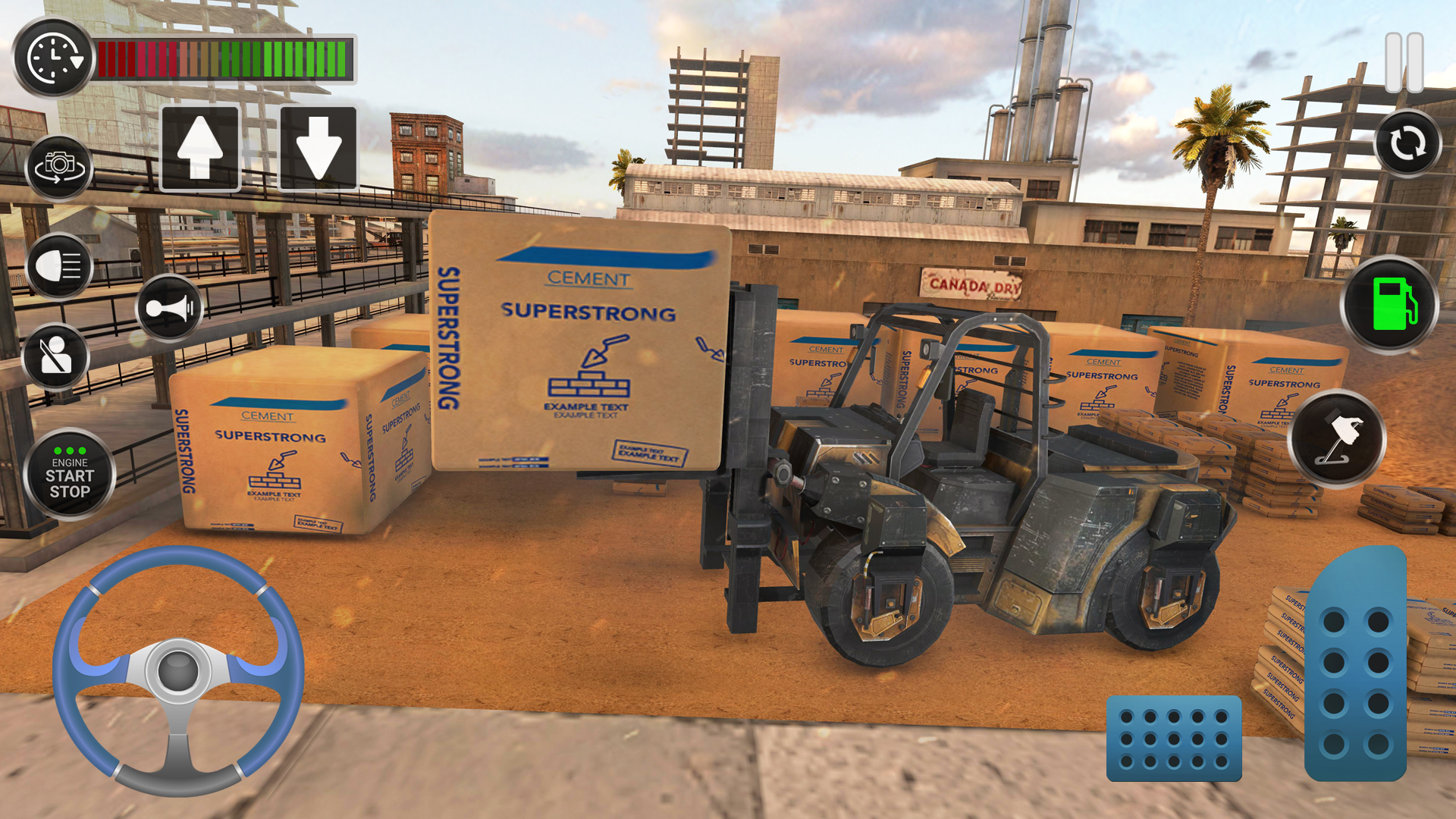Tap the tall accelerator pedal

[x=1356, y=667]
